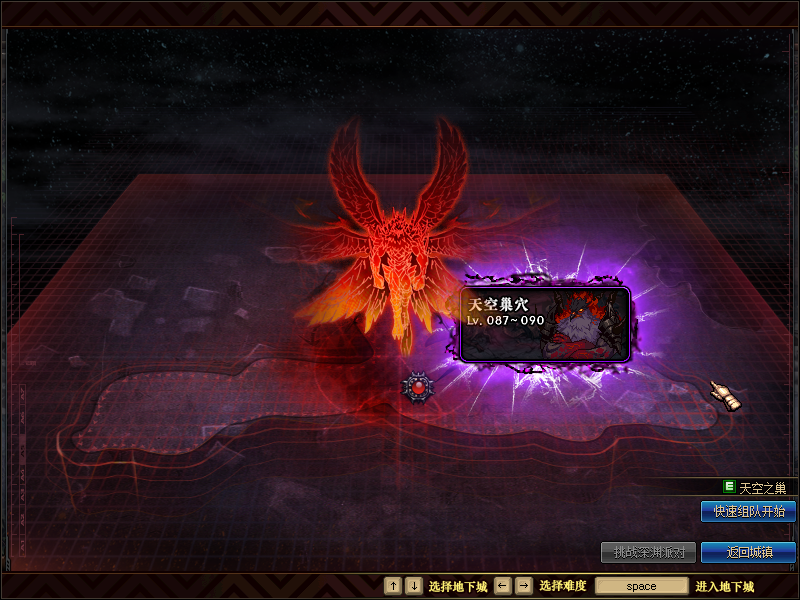Select the red gem dungeon node marker
800x600 pixels.
[x=417, y=387]
